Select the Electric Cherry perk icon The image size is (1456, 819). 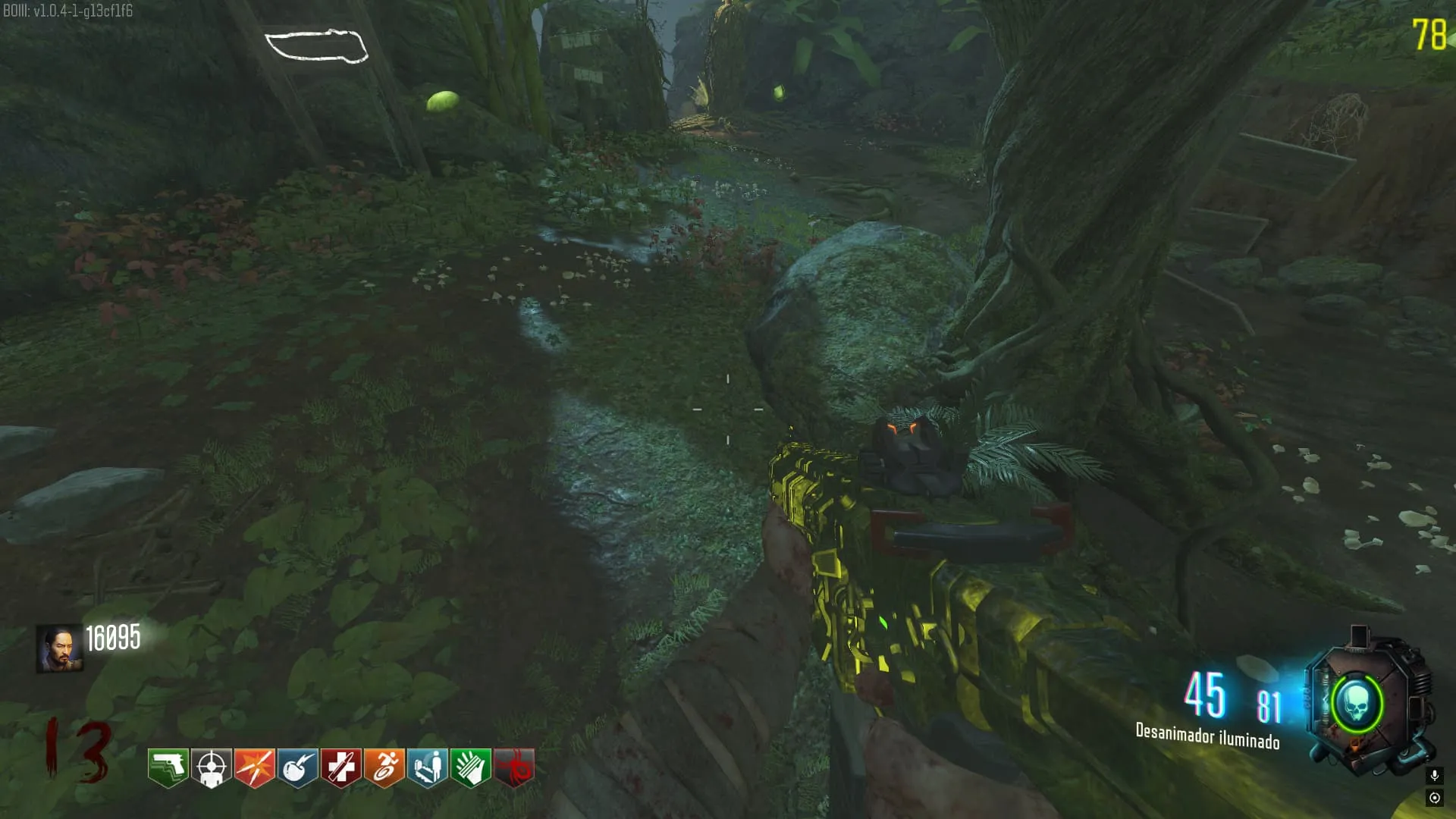297,767
